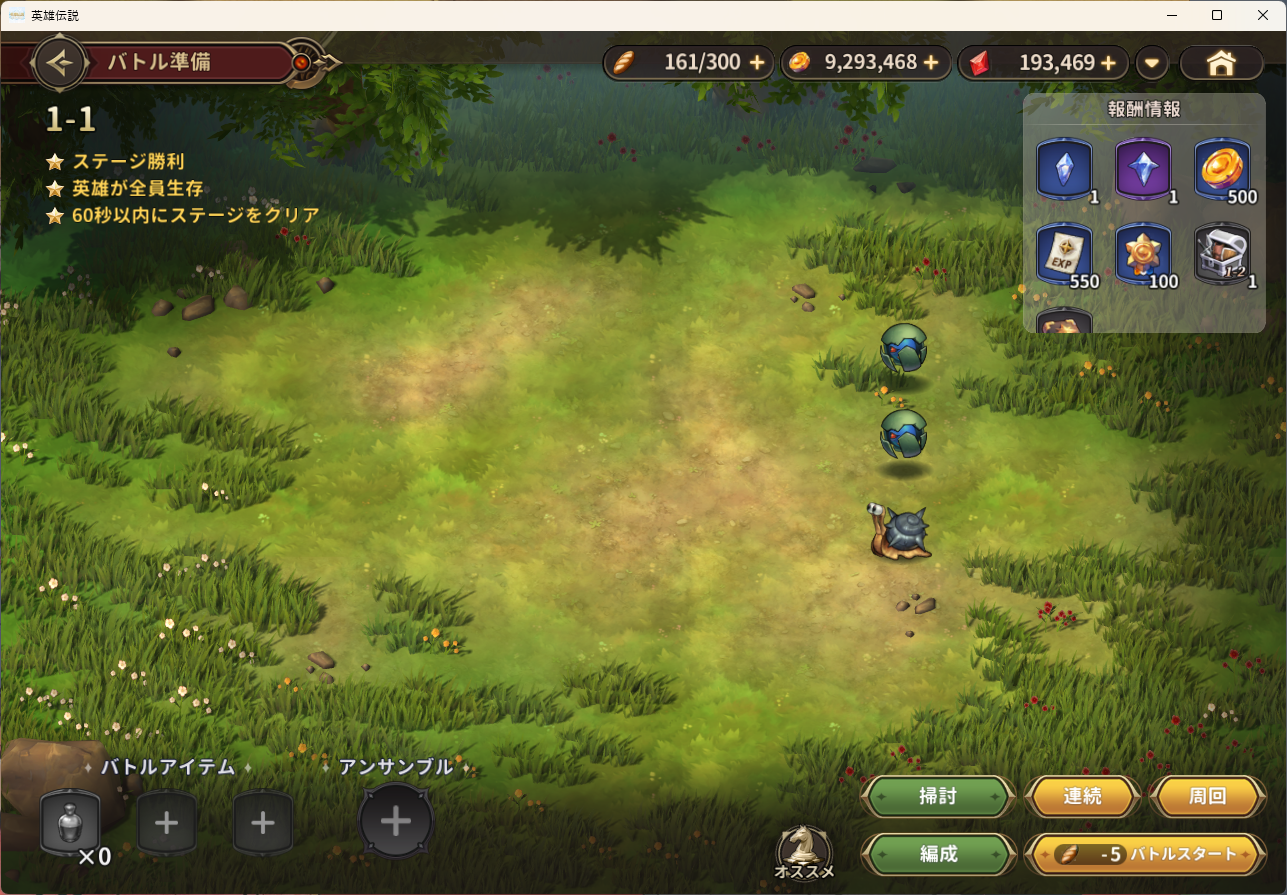Viewport: 1287px width, 895px height.
Task: Inspect the purple crystal reward icon
Action: [1143, 168]
